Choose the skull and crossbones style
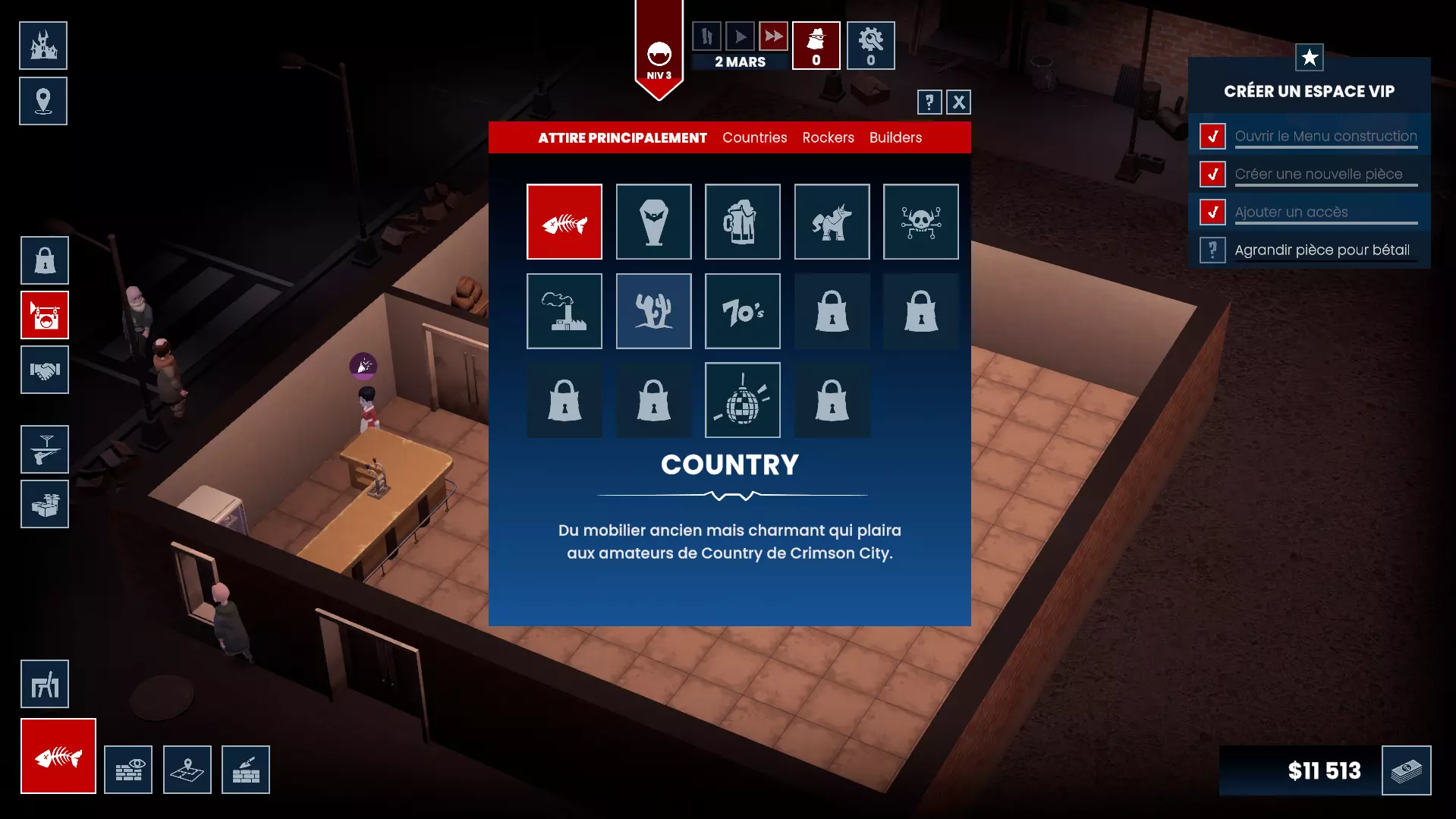Viewport: 1456px width, 819px height. [921, 222]
